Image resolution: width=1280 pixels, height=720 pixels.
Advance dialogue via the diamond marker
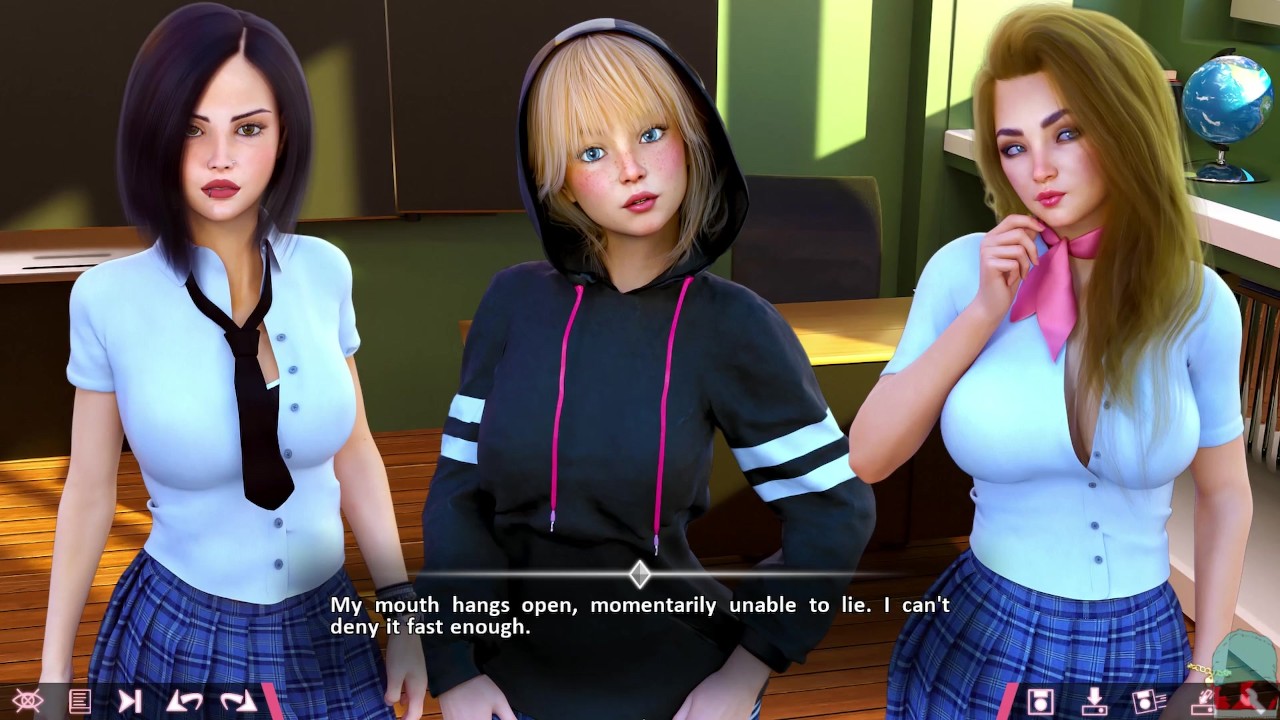pyautogui.click(x=640, y=574)
